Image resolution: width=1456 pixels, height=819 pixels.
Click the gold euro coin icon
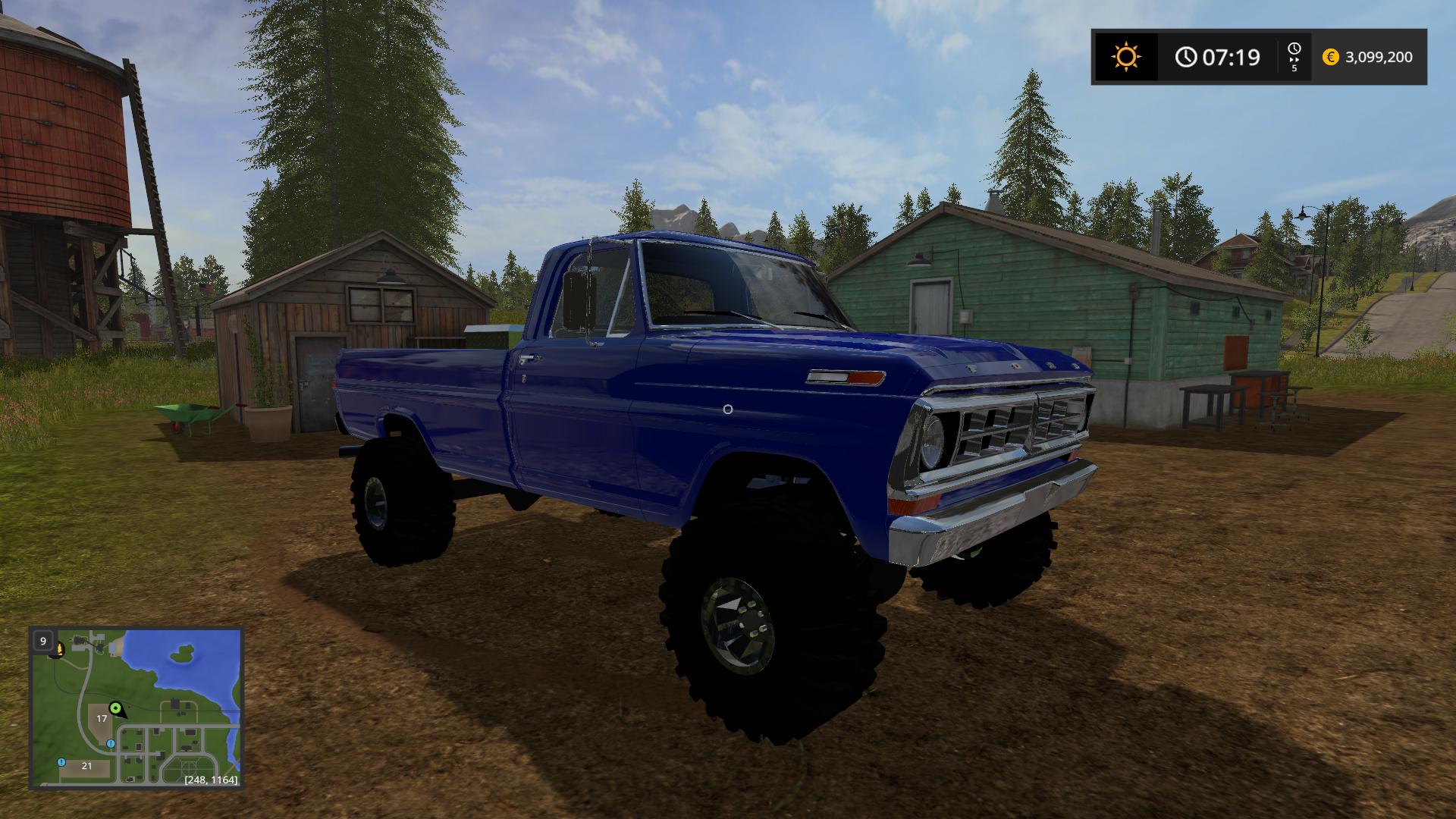[x=1330, y=57]
